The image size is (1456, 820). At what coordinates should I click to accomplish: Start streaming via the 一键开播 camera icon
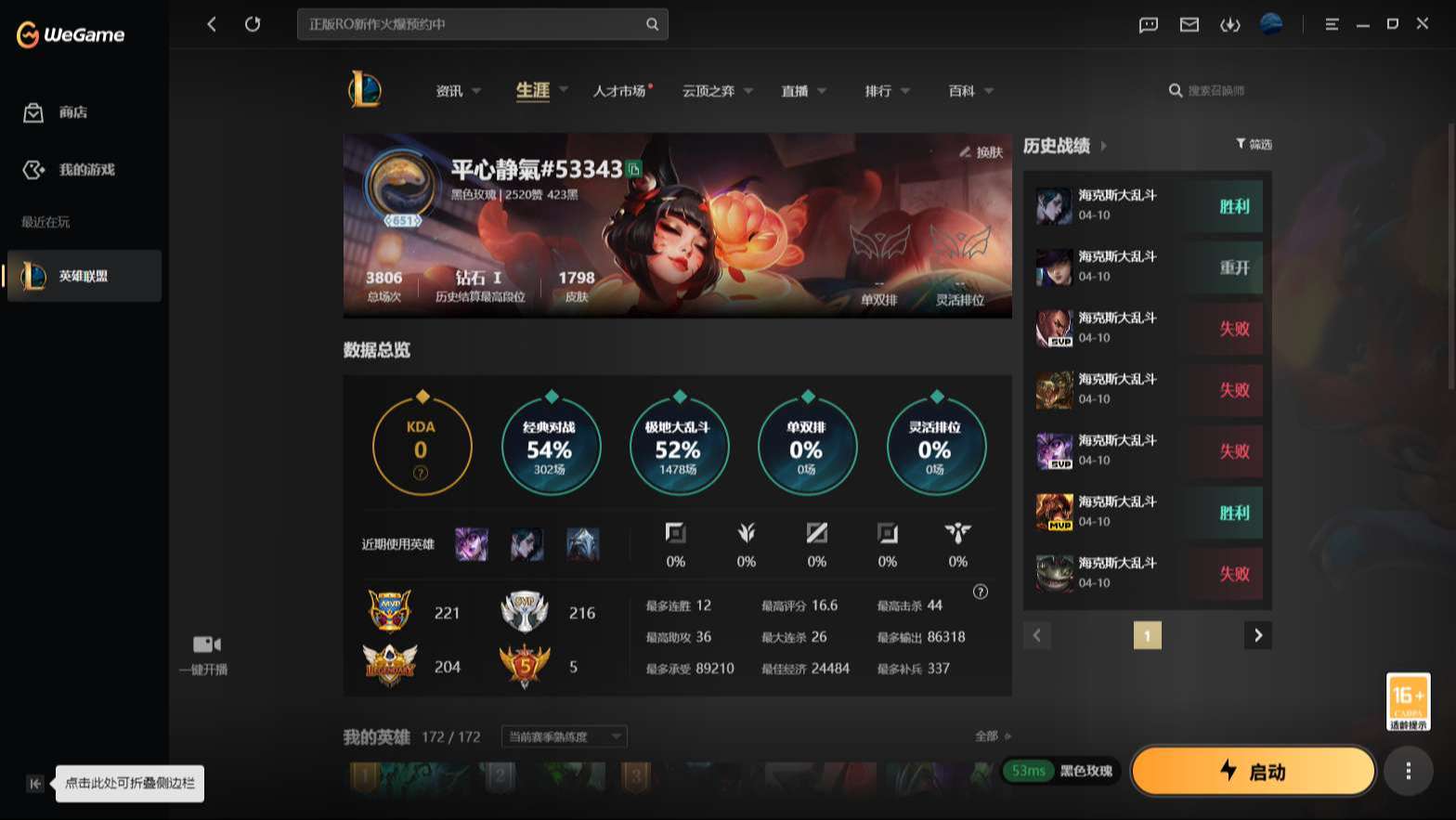click(206, 644)
